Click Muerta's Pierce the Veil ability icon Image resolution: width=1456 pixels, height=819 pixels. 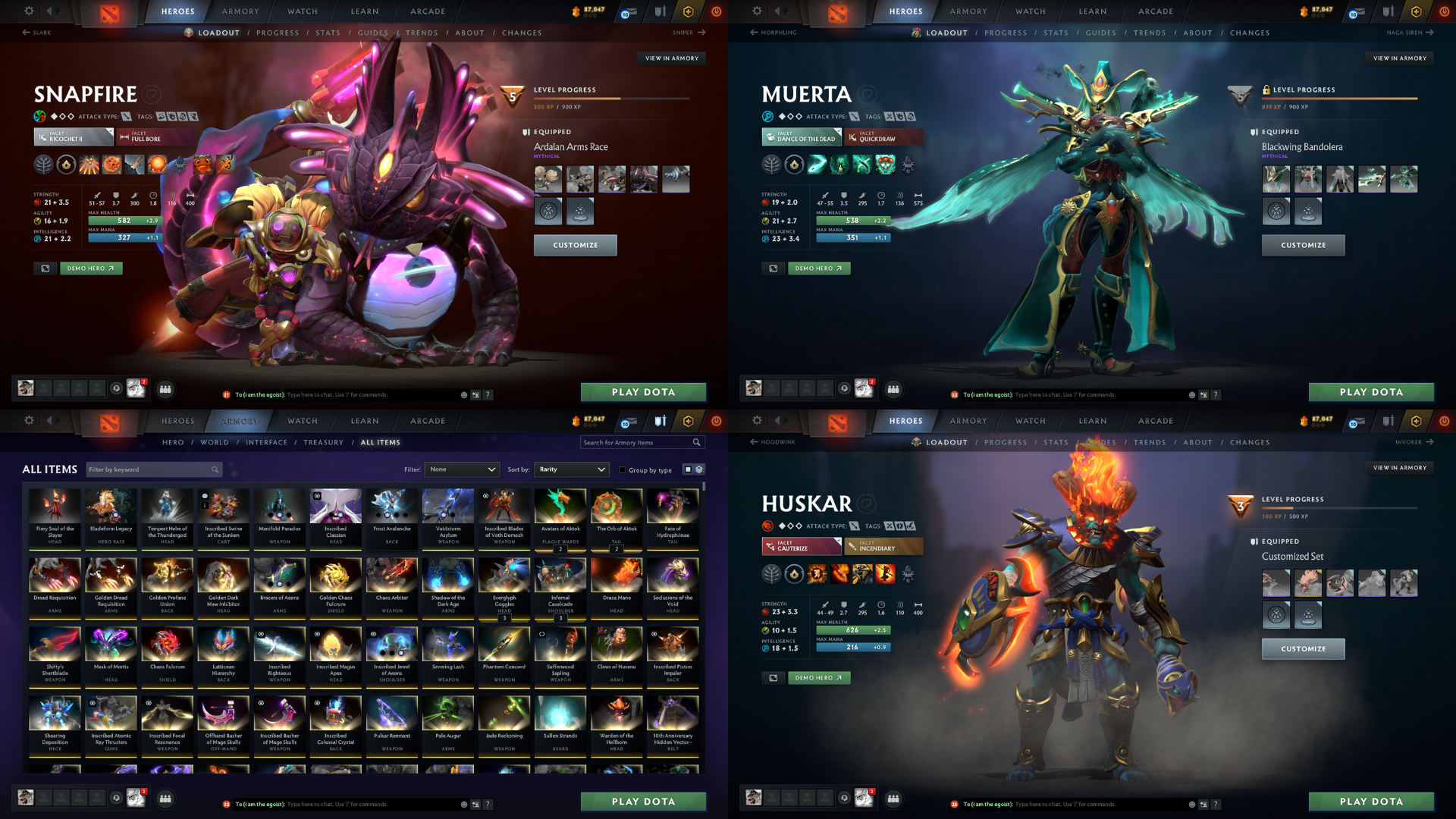[885, 164]
